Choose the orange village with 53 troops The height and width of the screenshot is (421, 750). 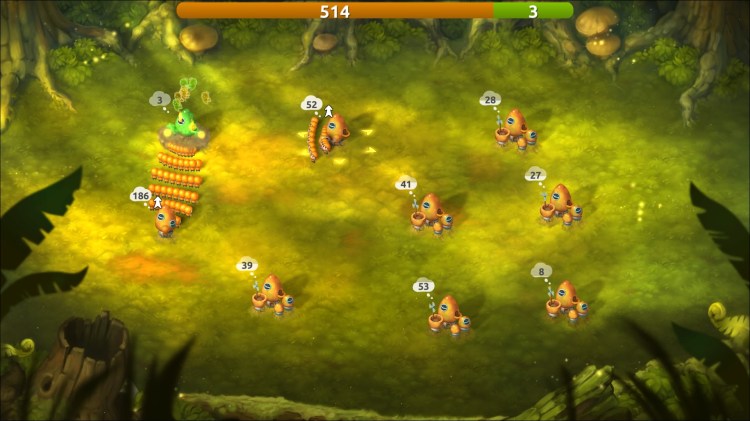(x=449, y=315)
